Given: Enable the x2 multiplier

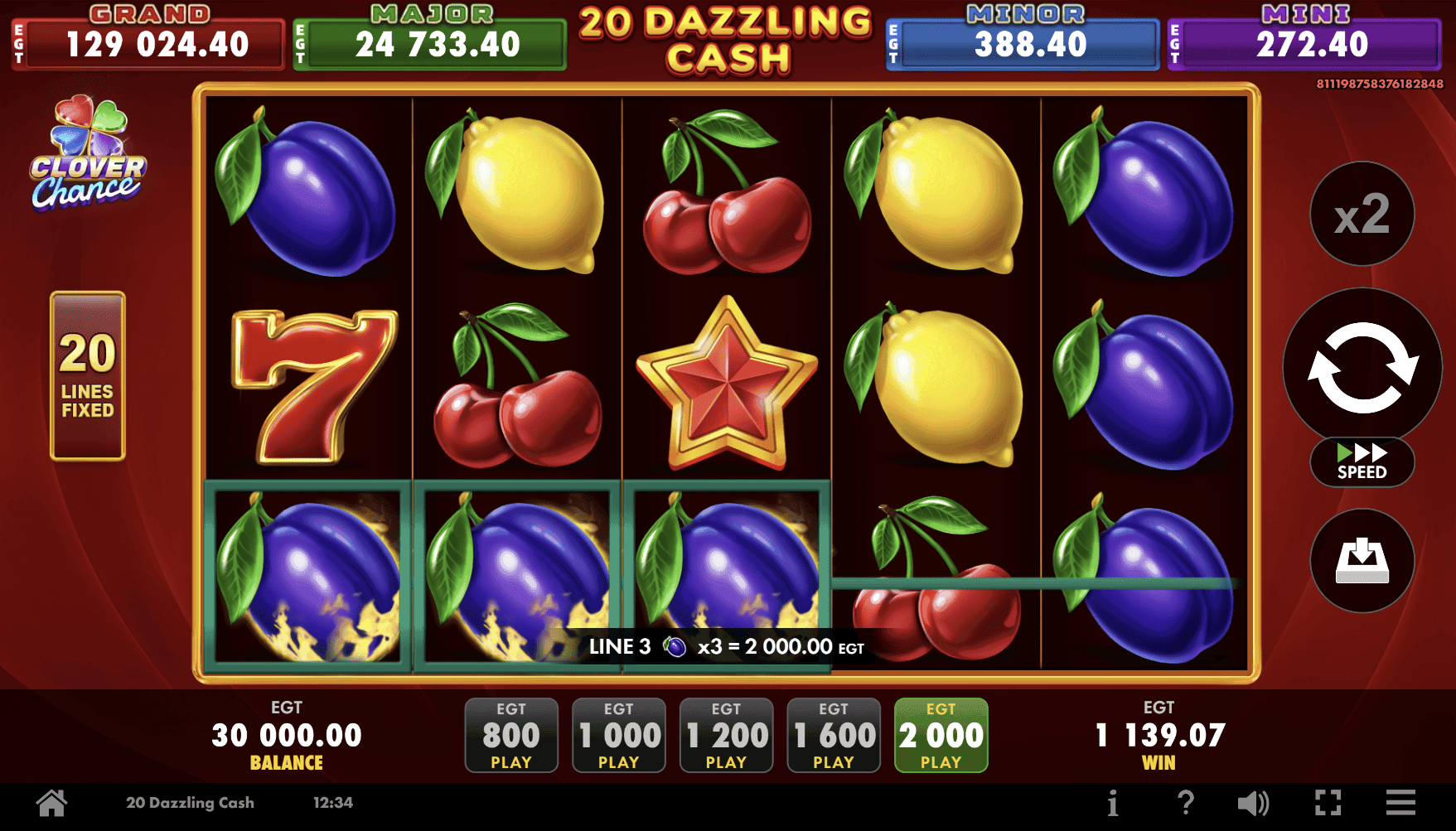Looking at the screenshot, I should click(x=1361, y=213).
